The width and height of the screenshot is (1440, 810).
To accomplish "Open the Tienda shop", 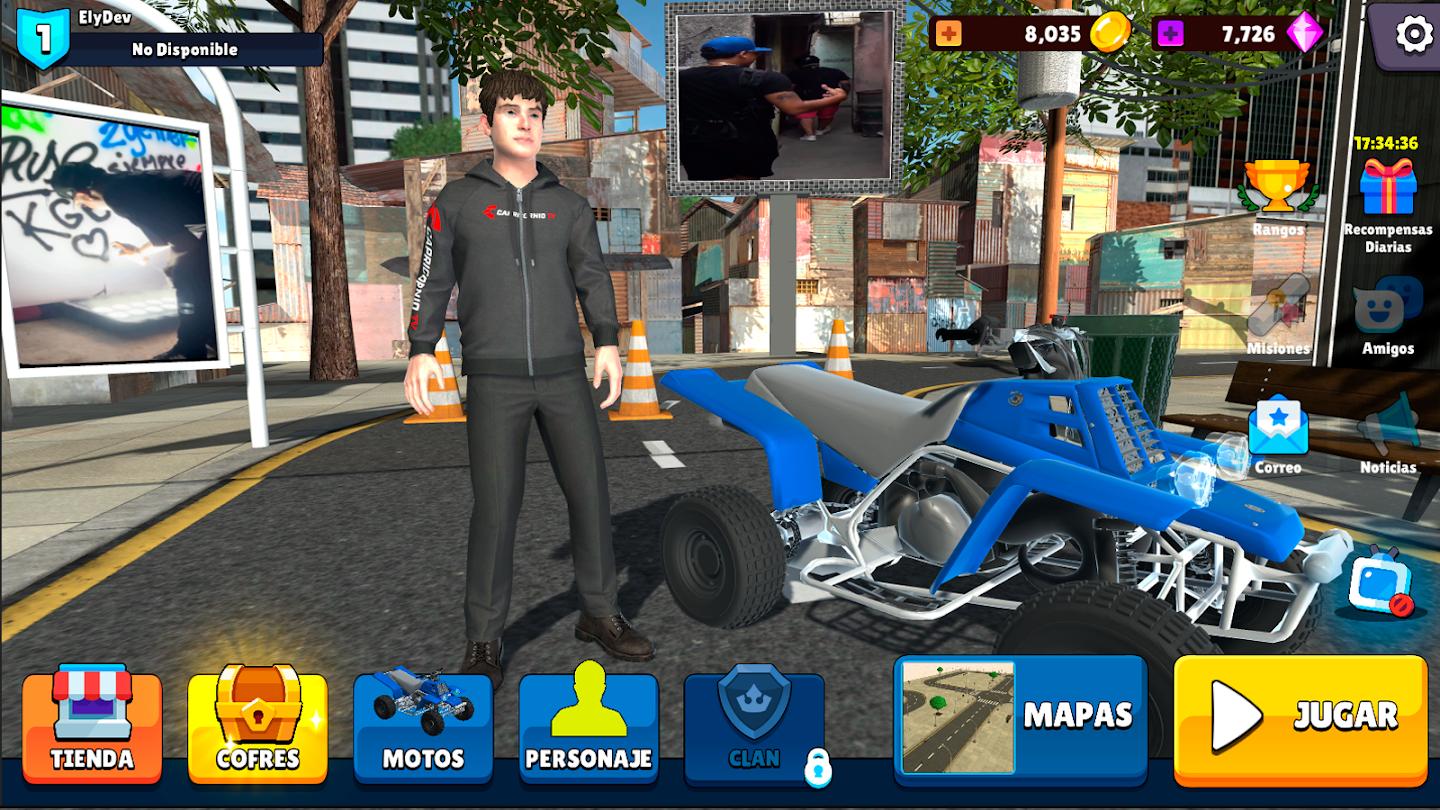I will click(x=92, y=726).
